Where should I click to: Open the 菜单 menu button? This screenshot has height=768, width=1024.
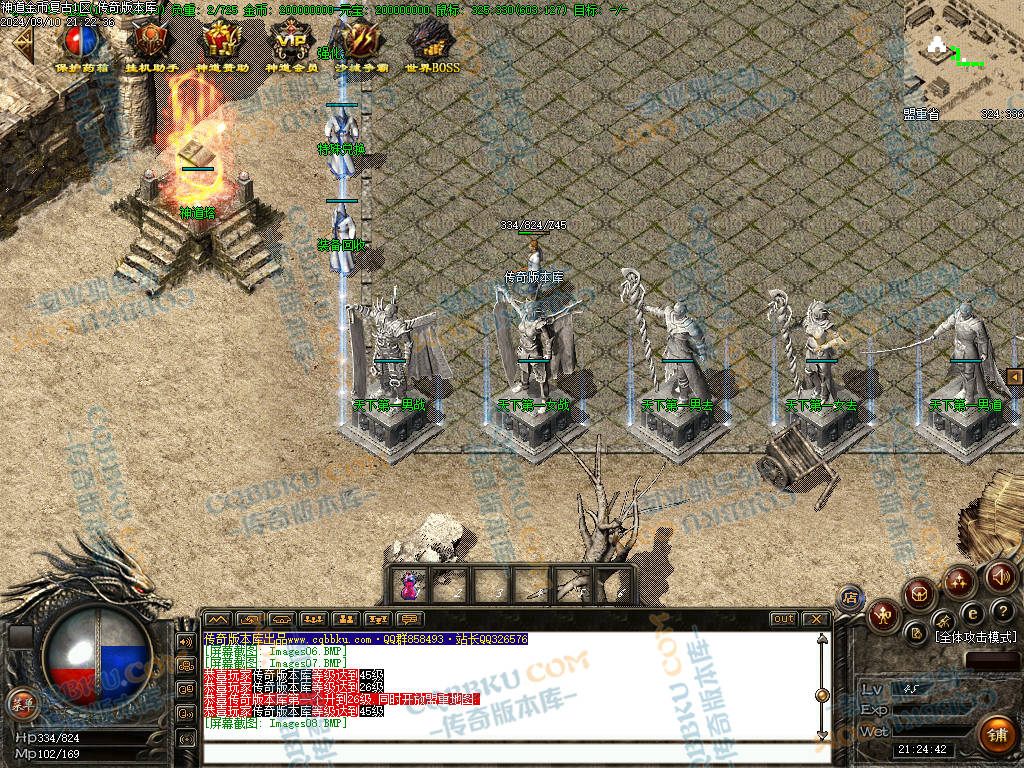click(22, 703)
